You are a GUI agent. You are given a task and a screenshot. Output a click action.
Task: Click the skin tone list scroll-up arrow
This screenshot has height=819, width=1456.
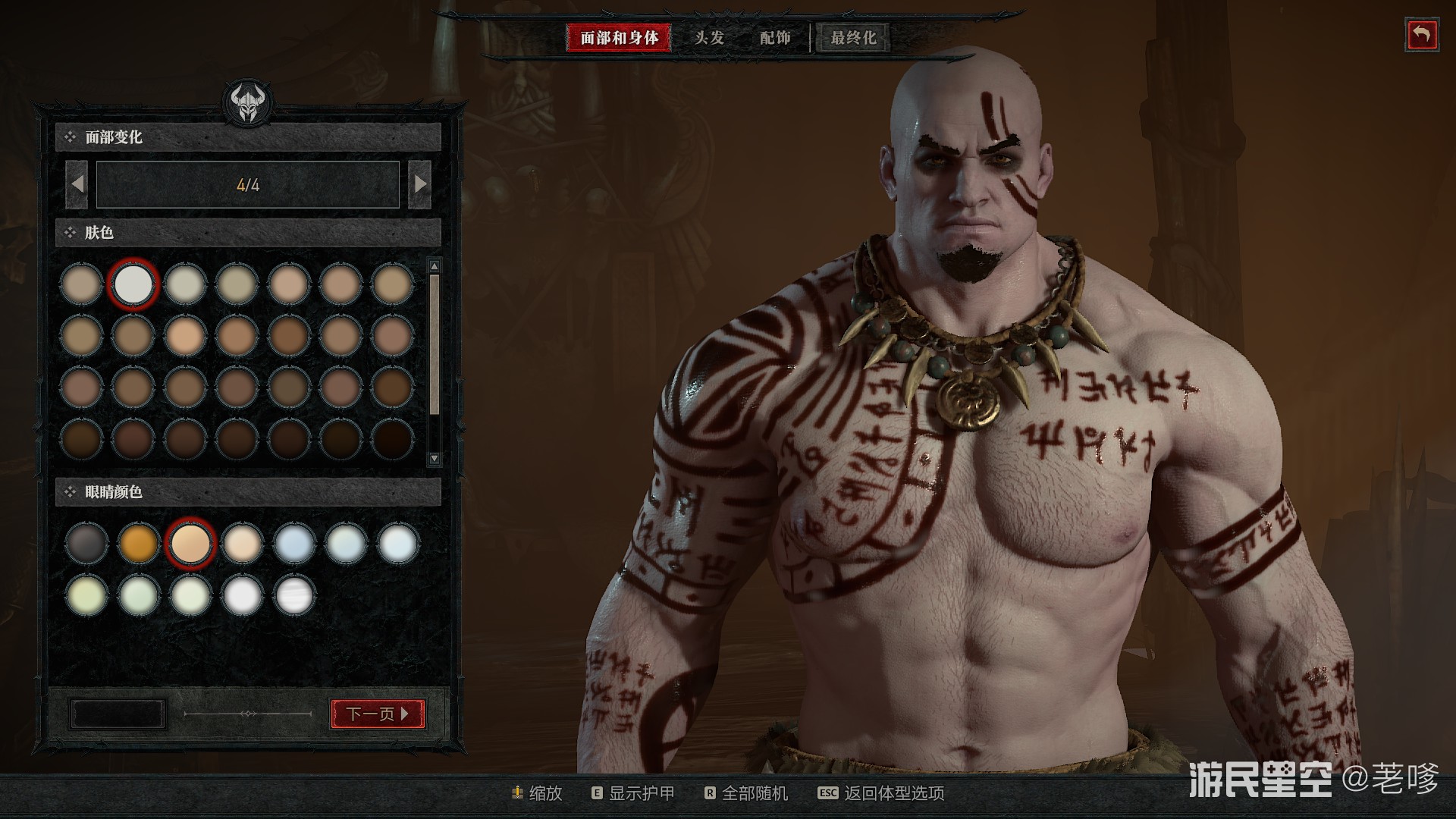coord(435,266)
